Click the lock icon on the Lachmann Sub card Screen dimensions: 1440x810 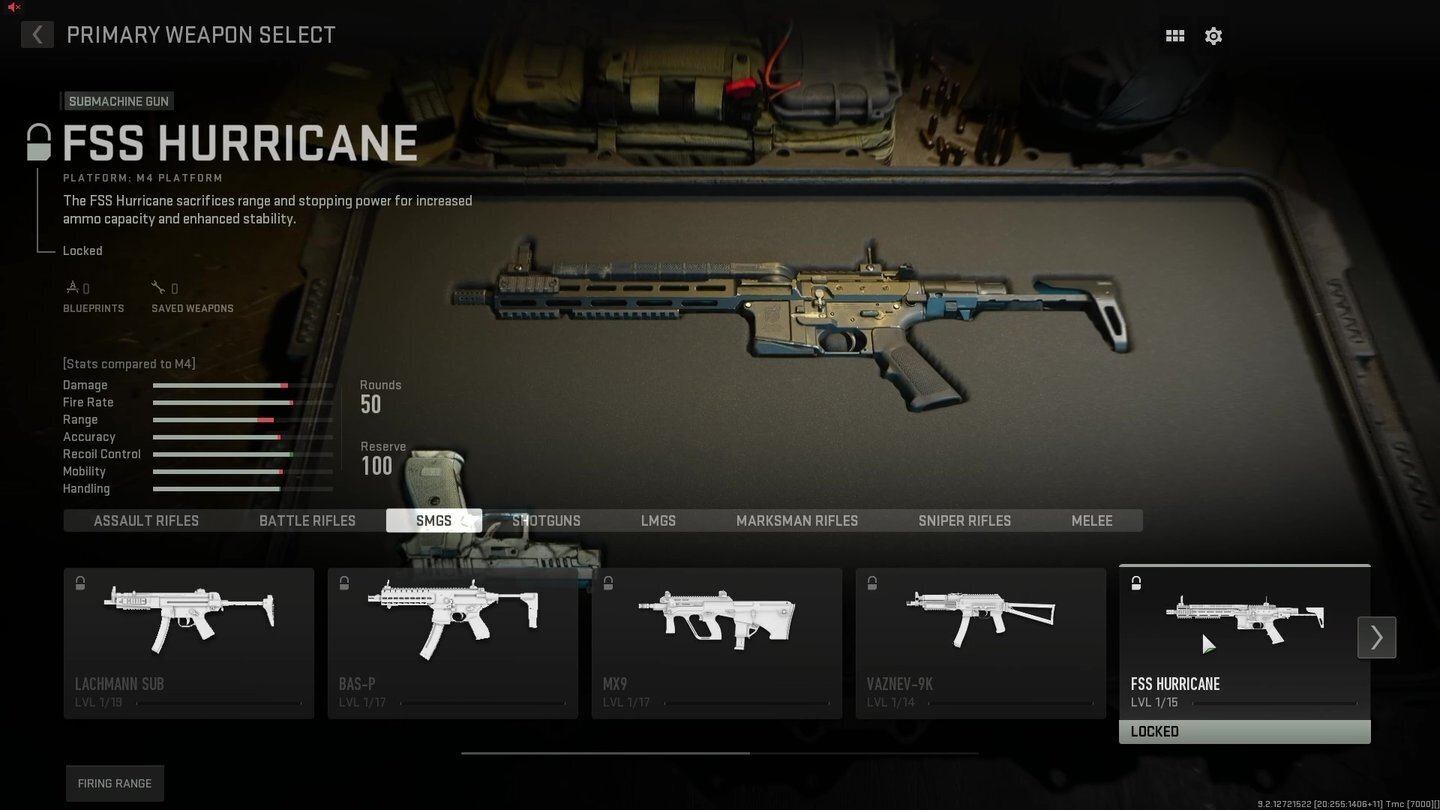80,583
